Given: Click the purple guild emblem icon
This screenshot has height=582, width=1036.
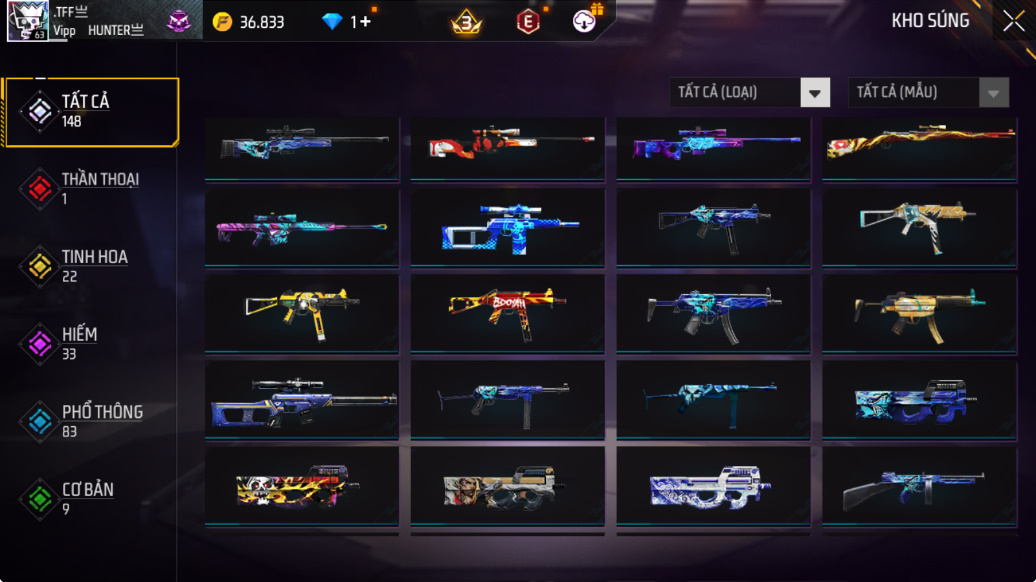Looking at the screenshot, I should coord(179,22).
